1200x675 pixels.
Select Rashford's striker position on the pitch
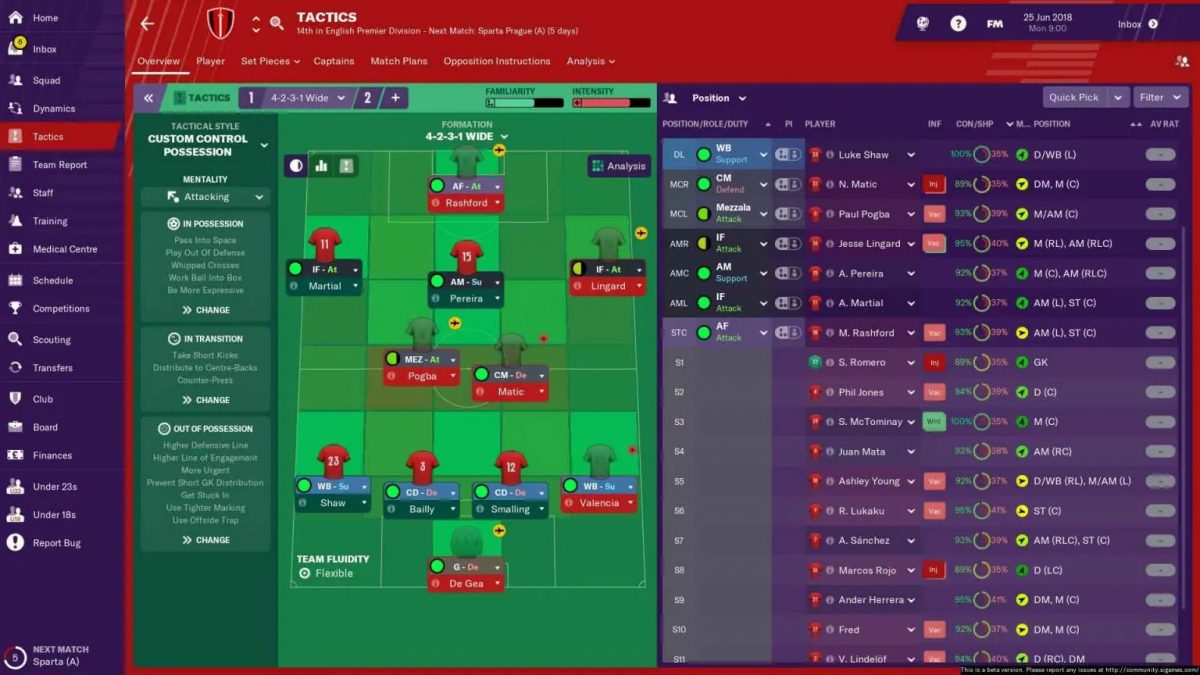pos(466,203)
